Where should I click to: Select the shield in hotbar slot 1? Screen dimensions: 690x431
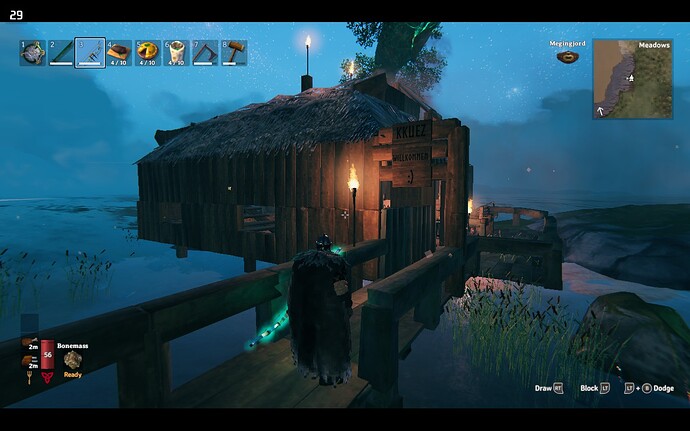33,52
